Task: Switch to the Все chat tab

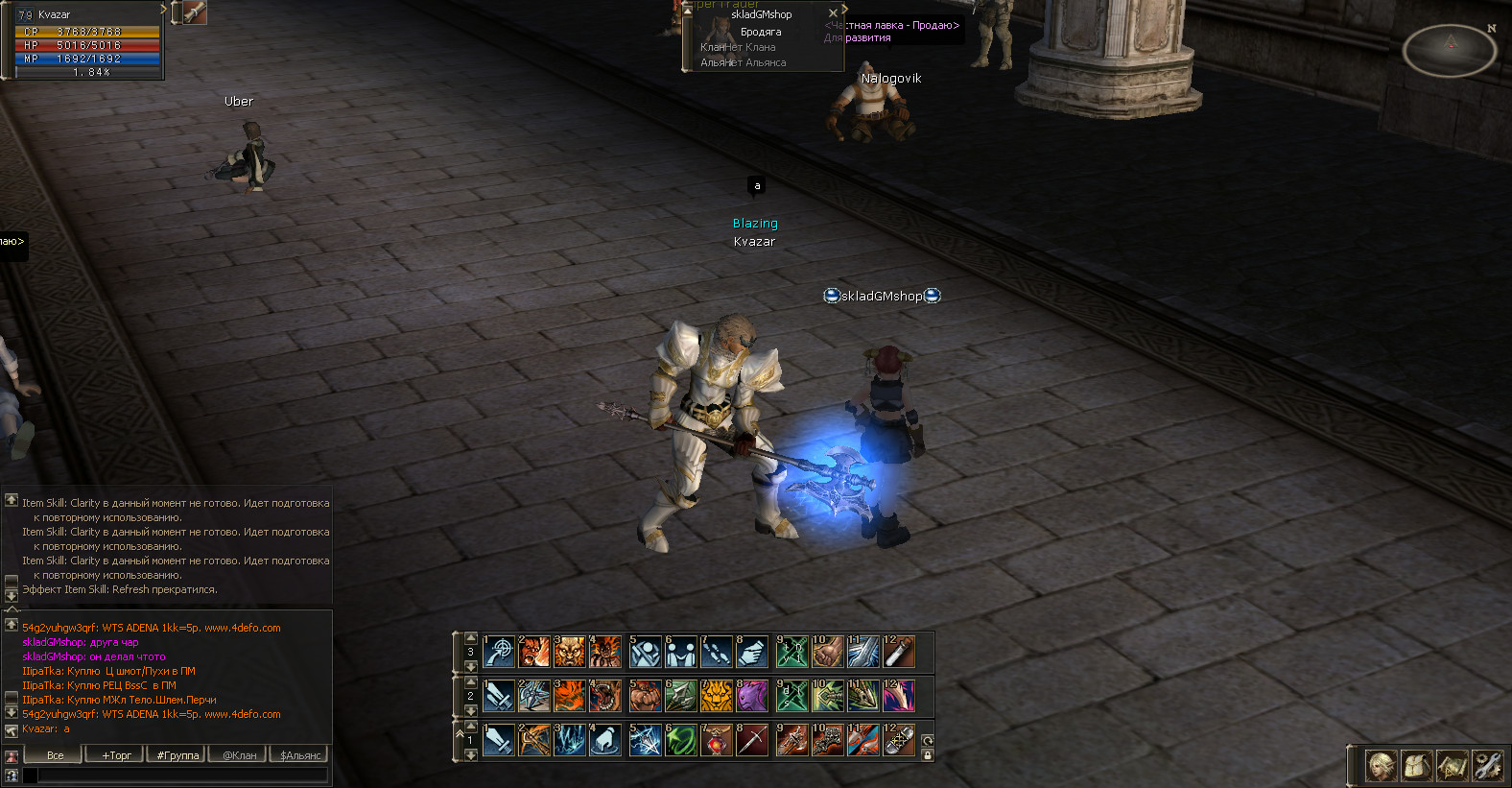Action: click(x=56, y=755)
